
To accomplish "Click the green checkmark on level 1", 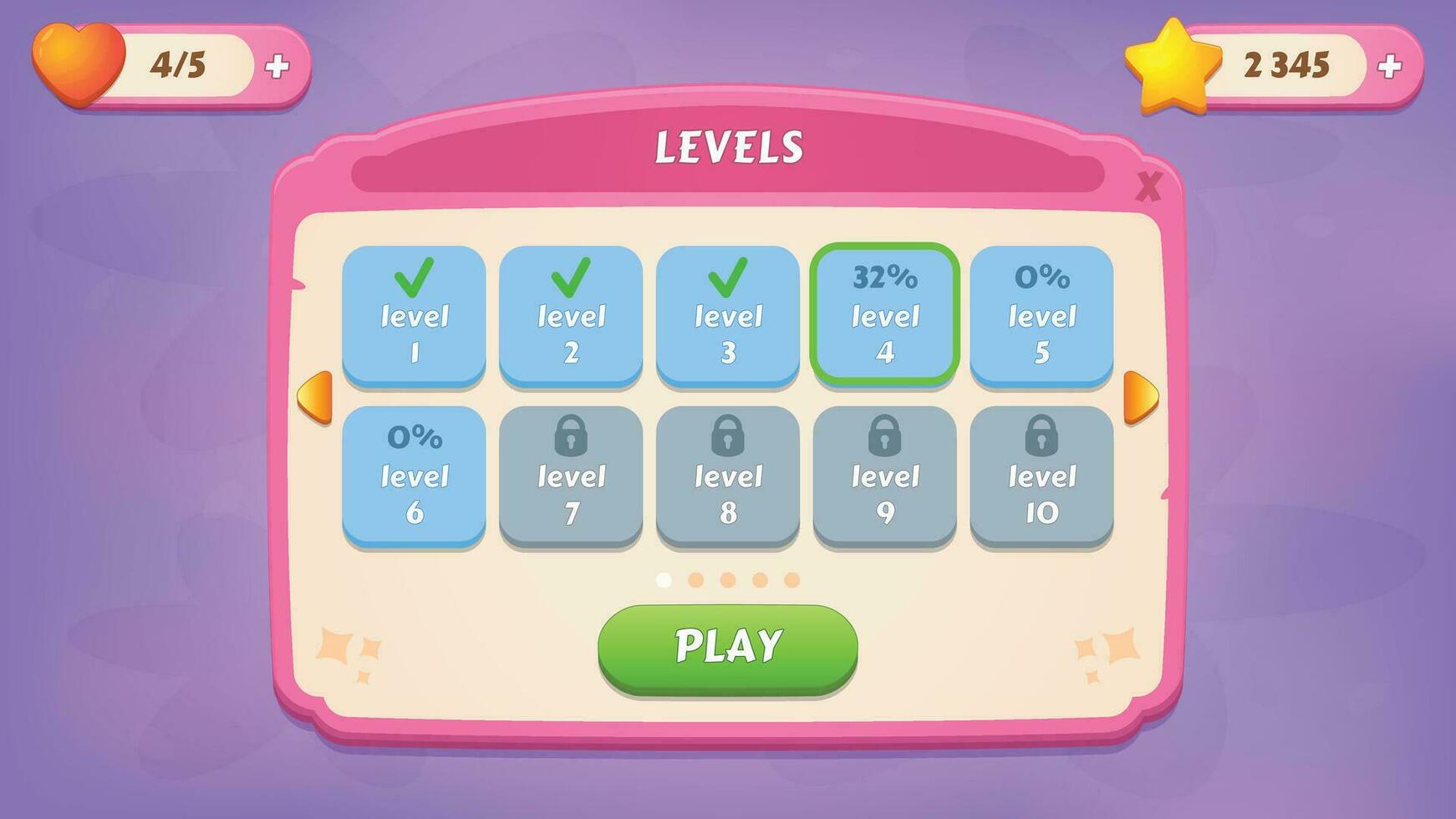I will pyautogui.click(x=415, y=278).
